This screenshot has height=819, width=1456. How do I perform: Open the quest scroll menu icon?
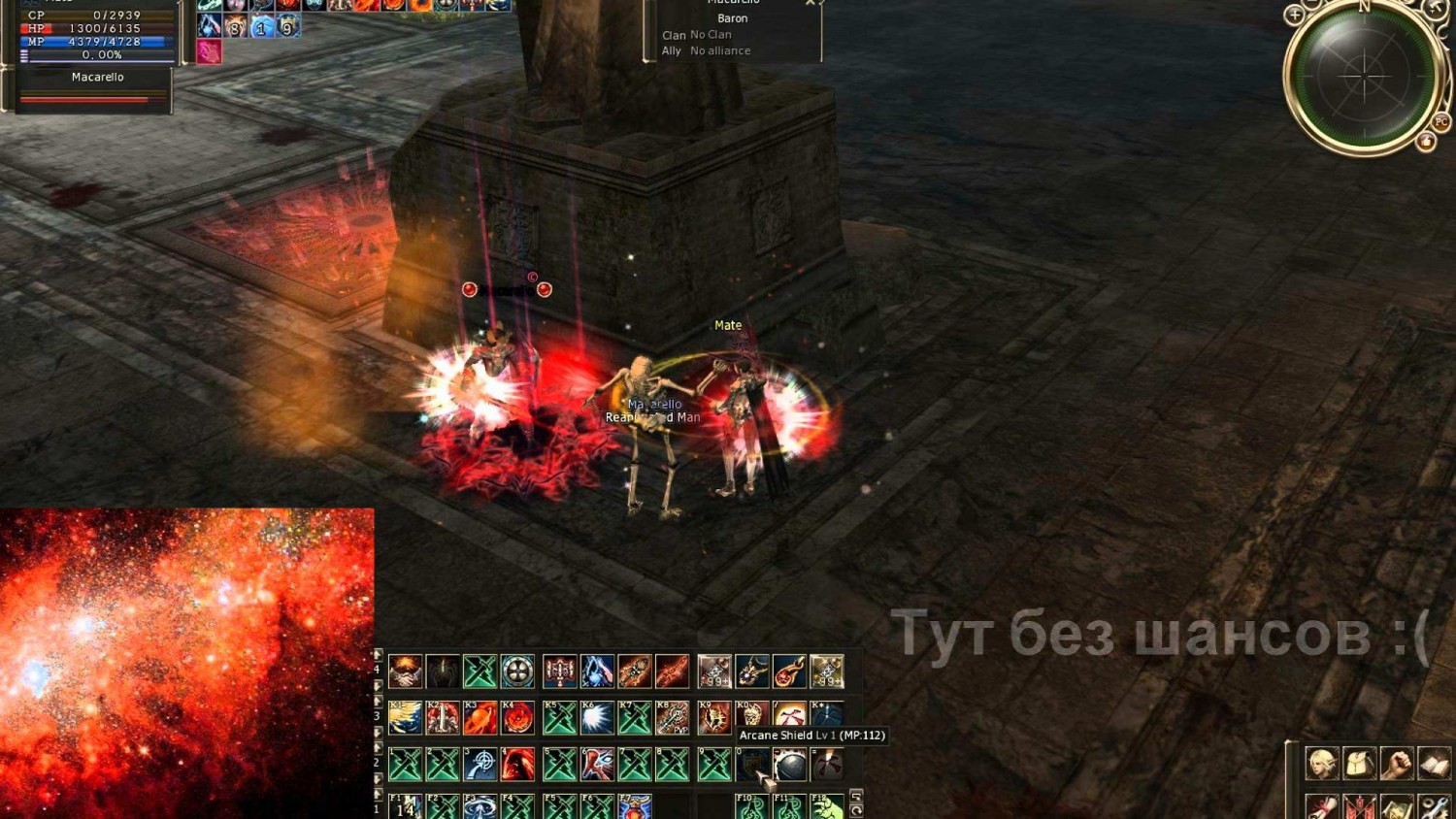[1322, 806]
